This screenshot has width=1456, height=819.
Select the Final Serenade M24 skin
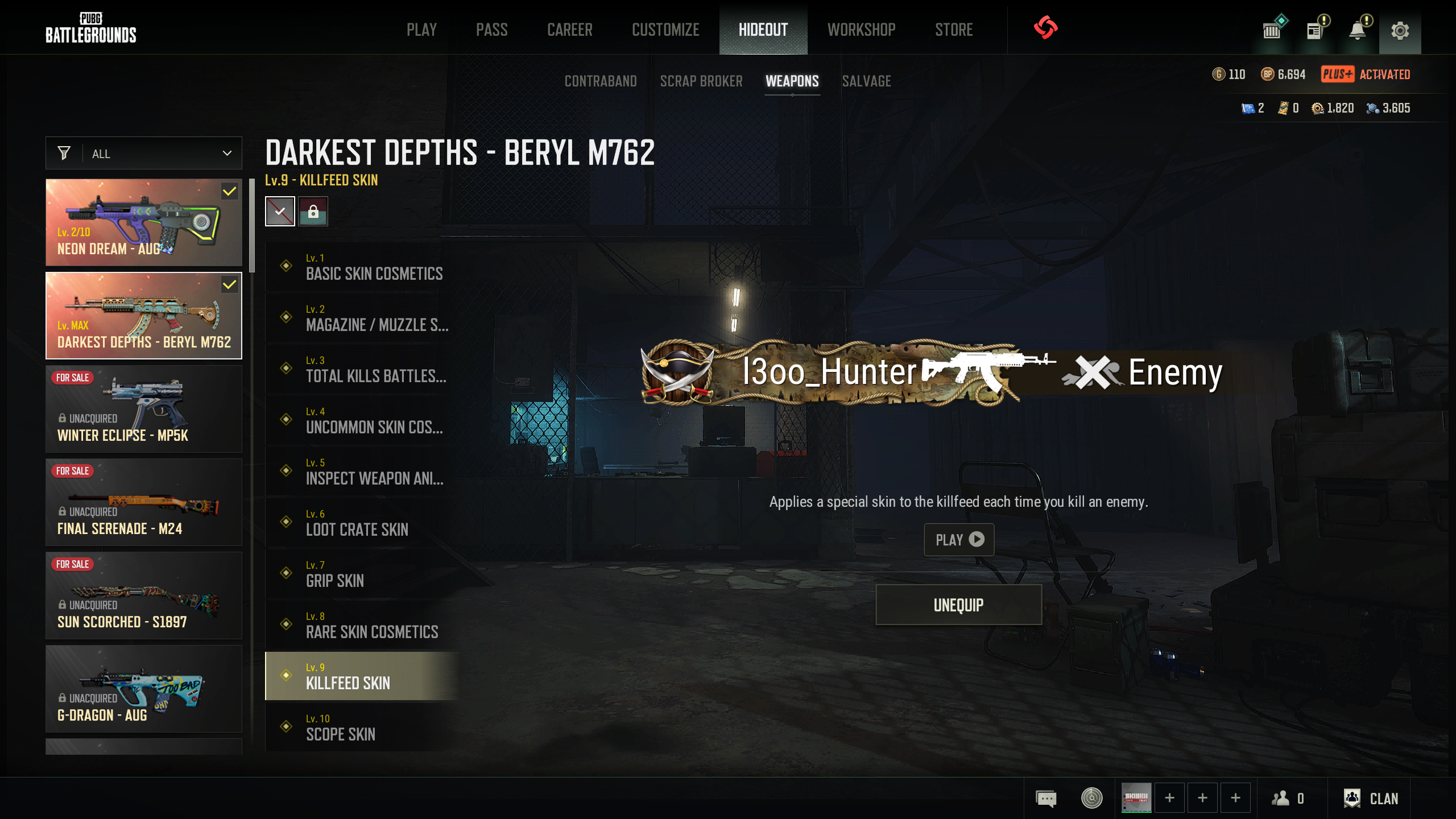(x=144, y=502)
